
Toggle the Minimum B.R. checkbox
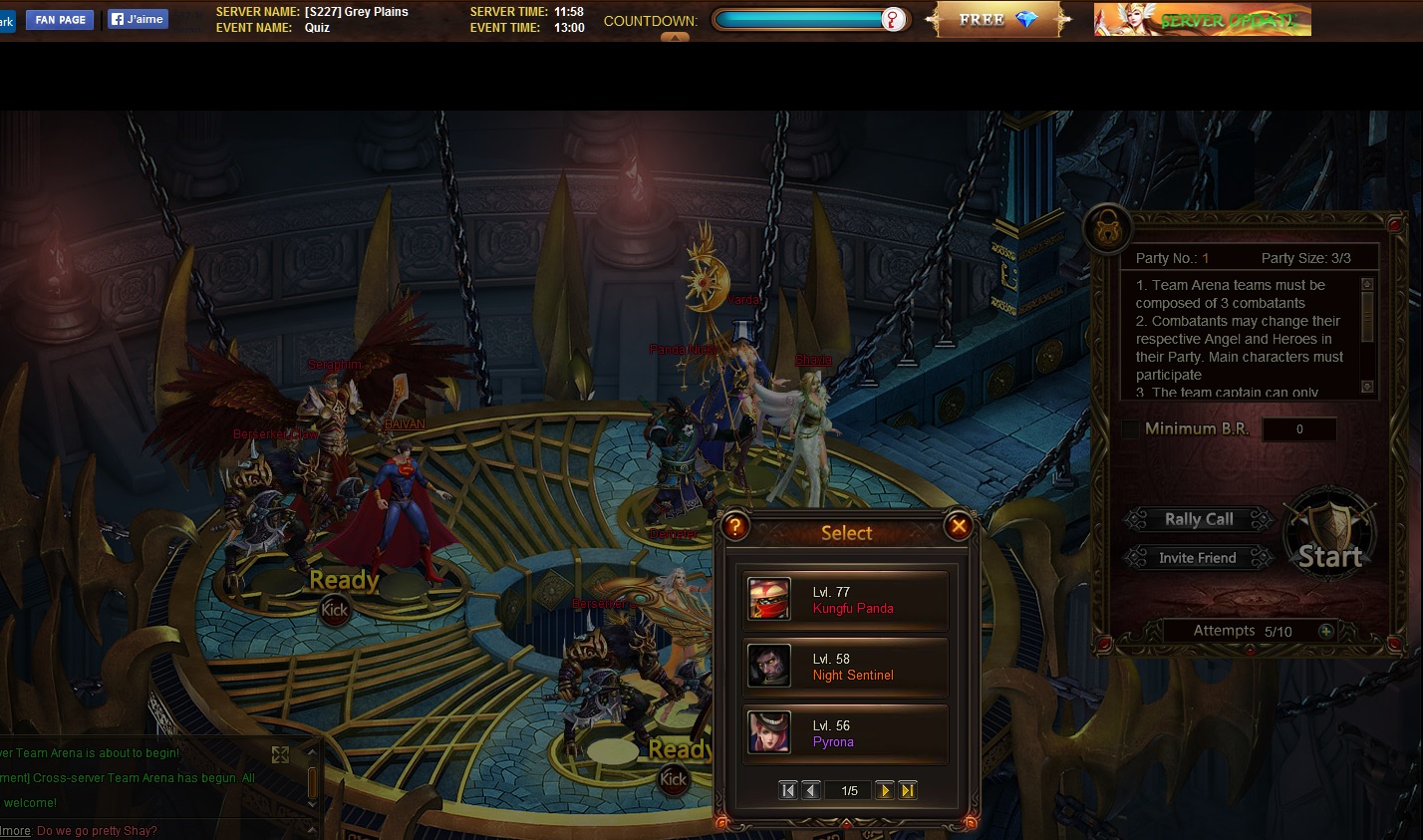1130,429
